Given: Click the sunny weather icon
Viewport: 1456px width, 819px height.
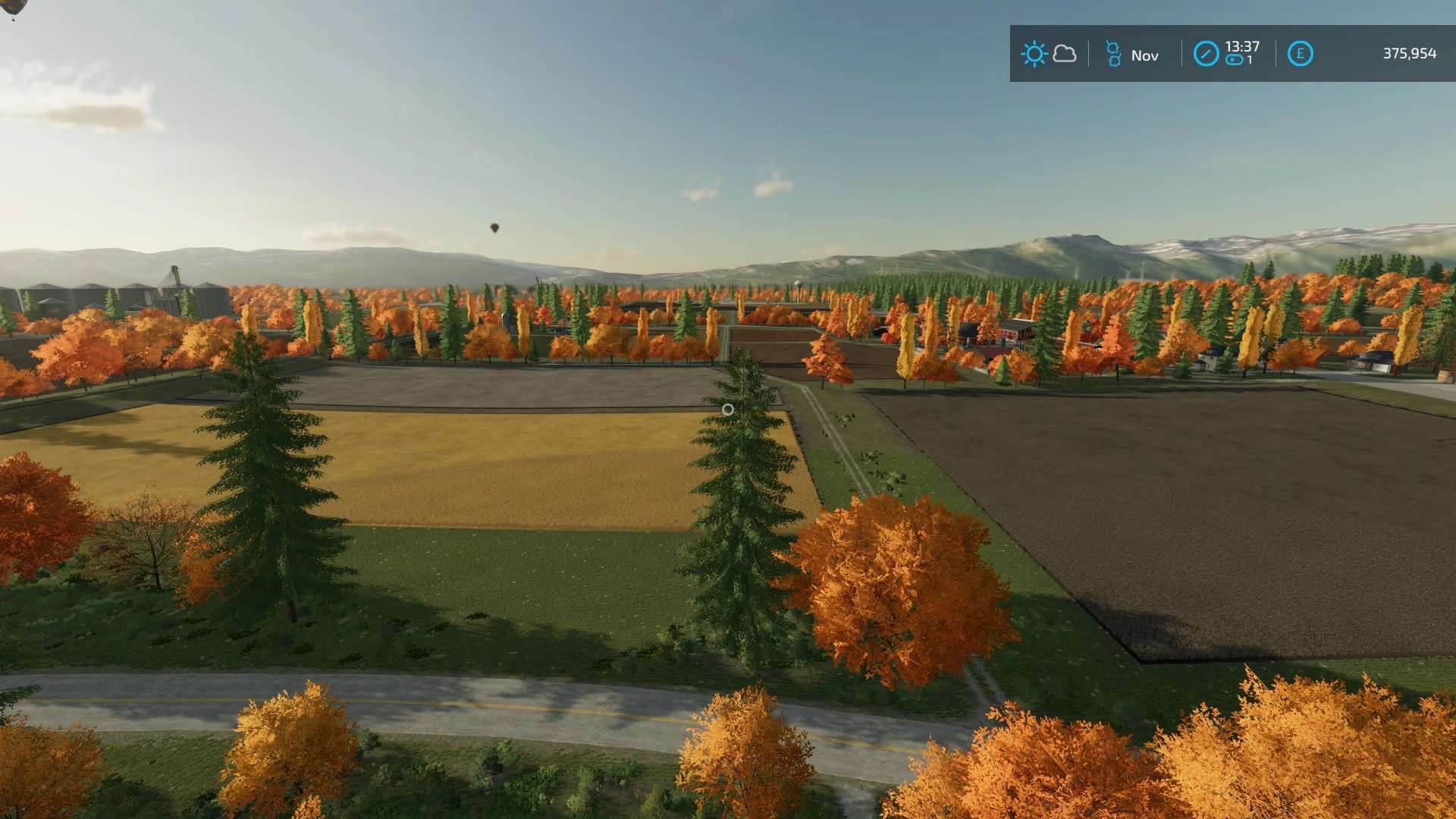Looking at the screenshot, I should pos(1034,54).
